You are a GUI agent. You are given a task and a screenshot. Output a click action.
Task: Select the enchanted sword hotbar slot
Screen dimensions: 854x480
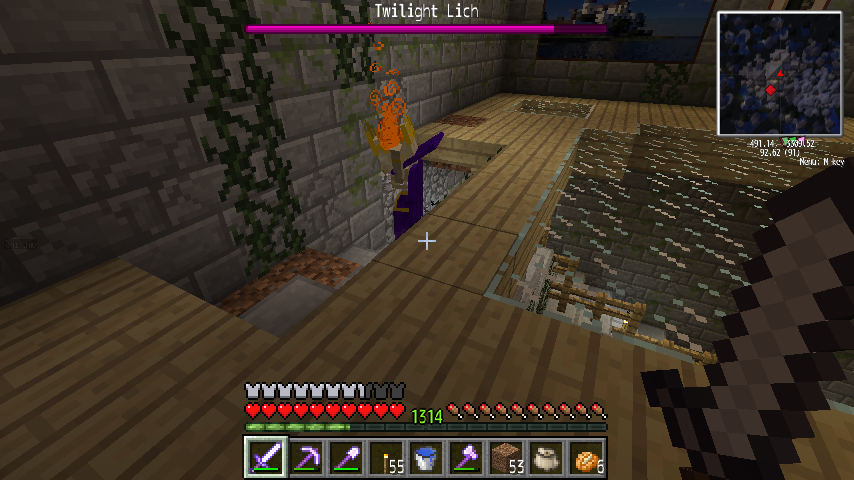[x=265, y=458]
